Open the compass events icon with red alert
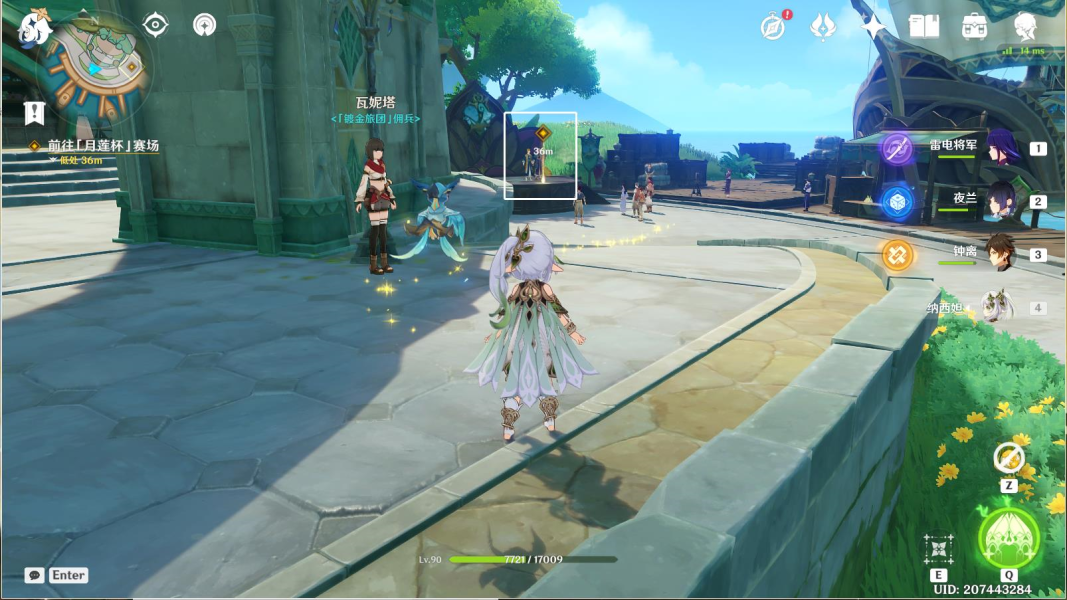The image size is (1067, 600). [773, 26]
